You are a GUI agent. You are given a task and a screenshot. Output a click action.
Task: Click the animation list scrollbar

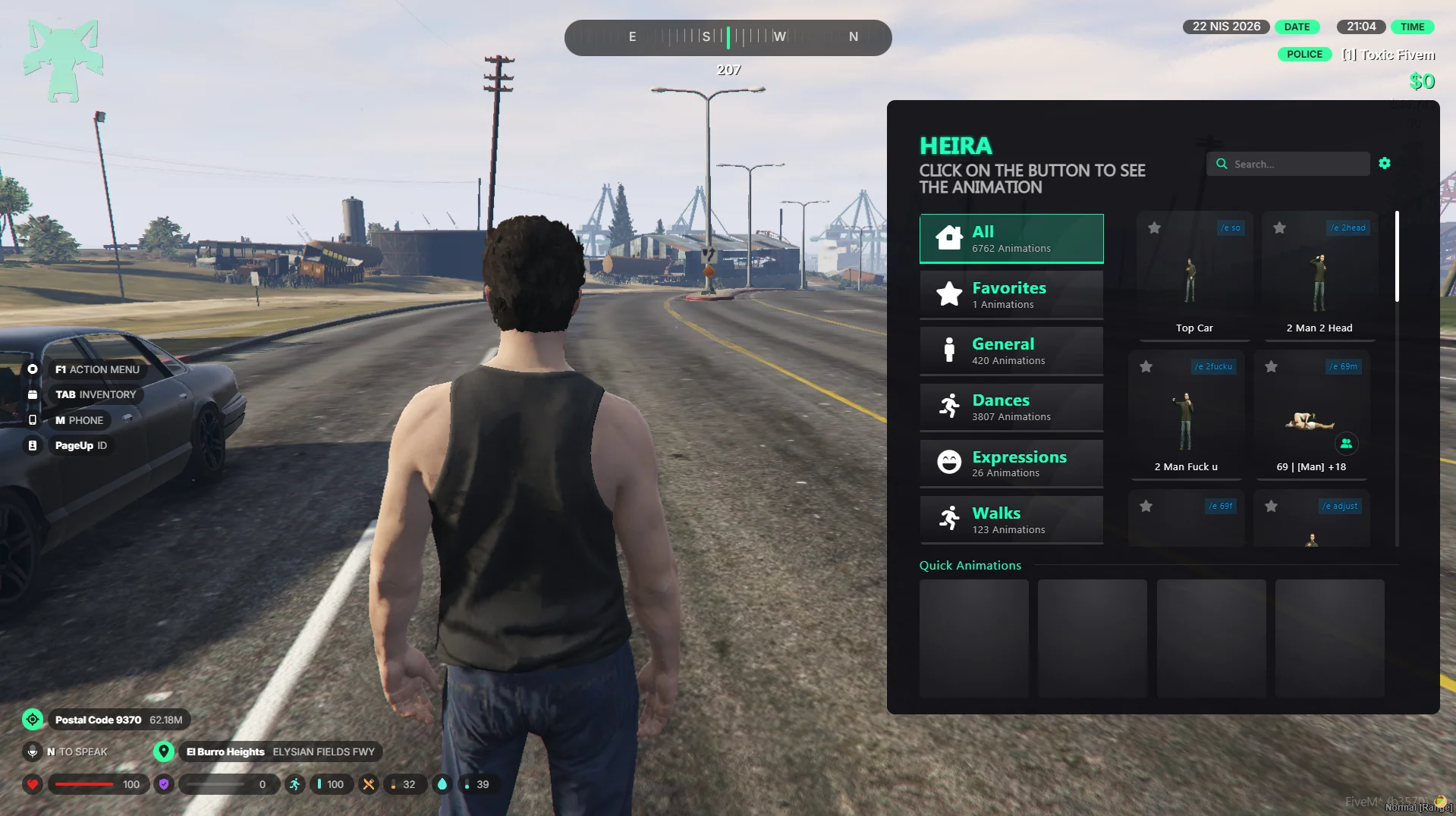[x=1397, y=258]
